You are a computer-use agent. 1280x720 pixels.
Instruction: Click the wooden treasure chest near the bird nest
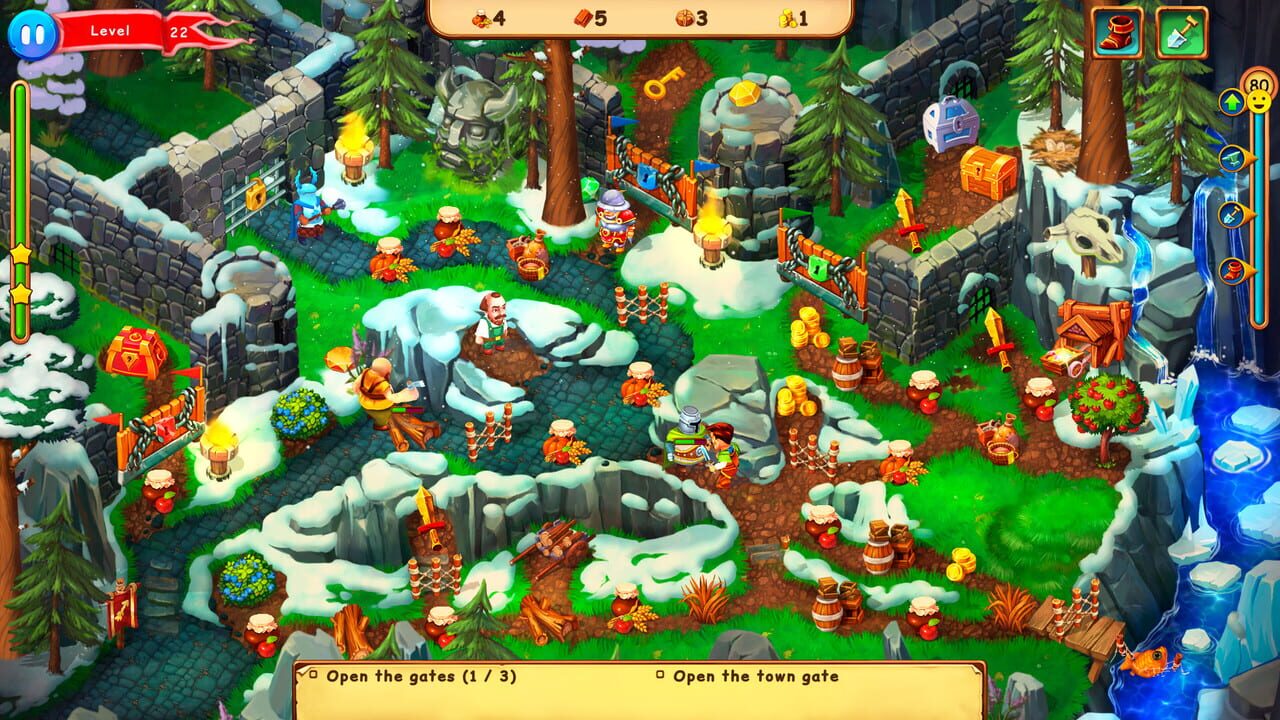985,170
